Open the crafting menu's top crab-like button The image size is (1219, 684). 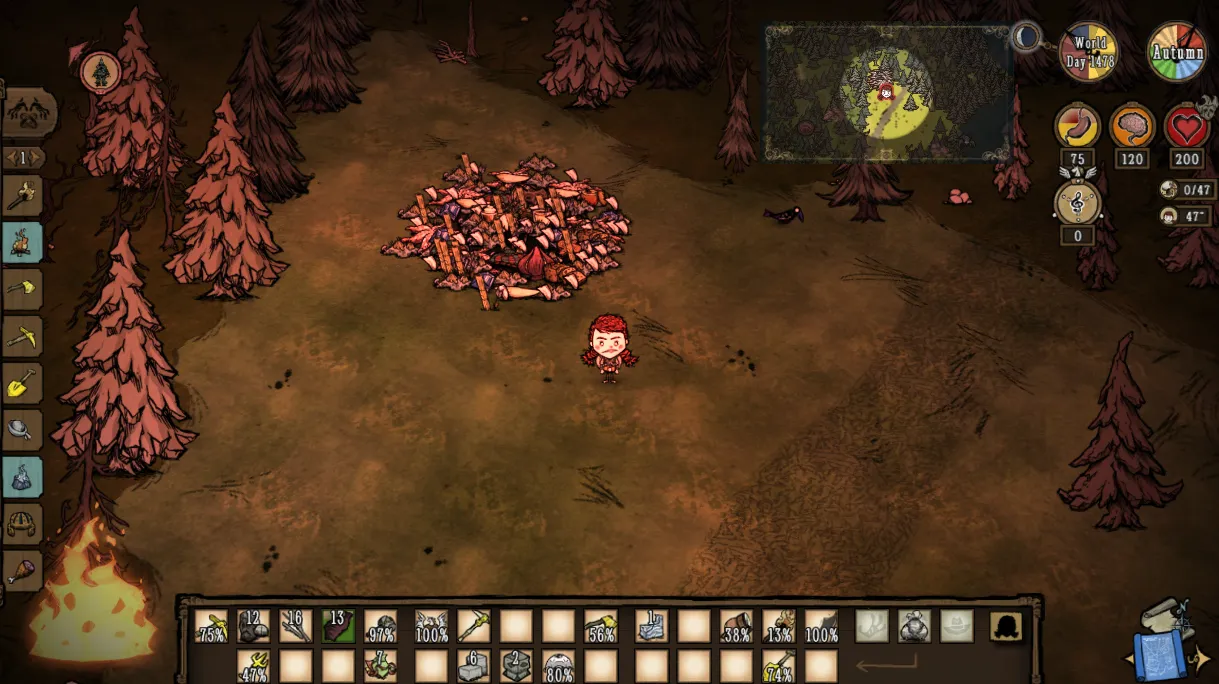(x=28, y=113)
